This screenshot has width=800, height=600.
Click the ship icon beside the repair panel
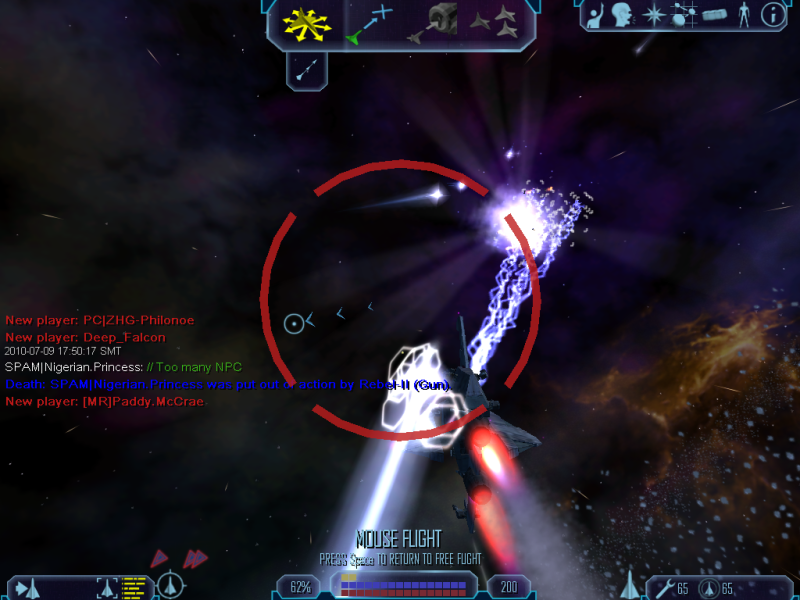point(630,584)
